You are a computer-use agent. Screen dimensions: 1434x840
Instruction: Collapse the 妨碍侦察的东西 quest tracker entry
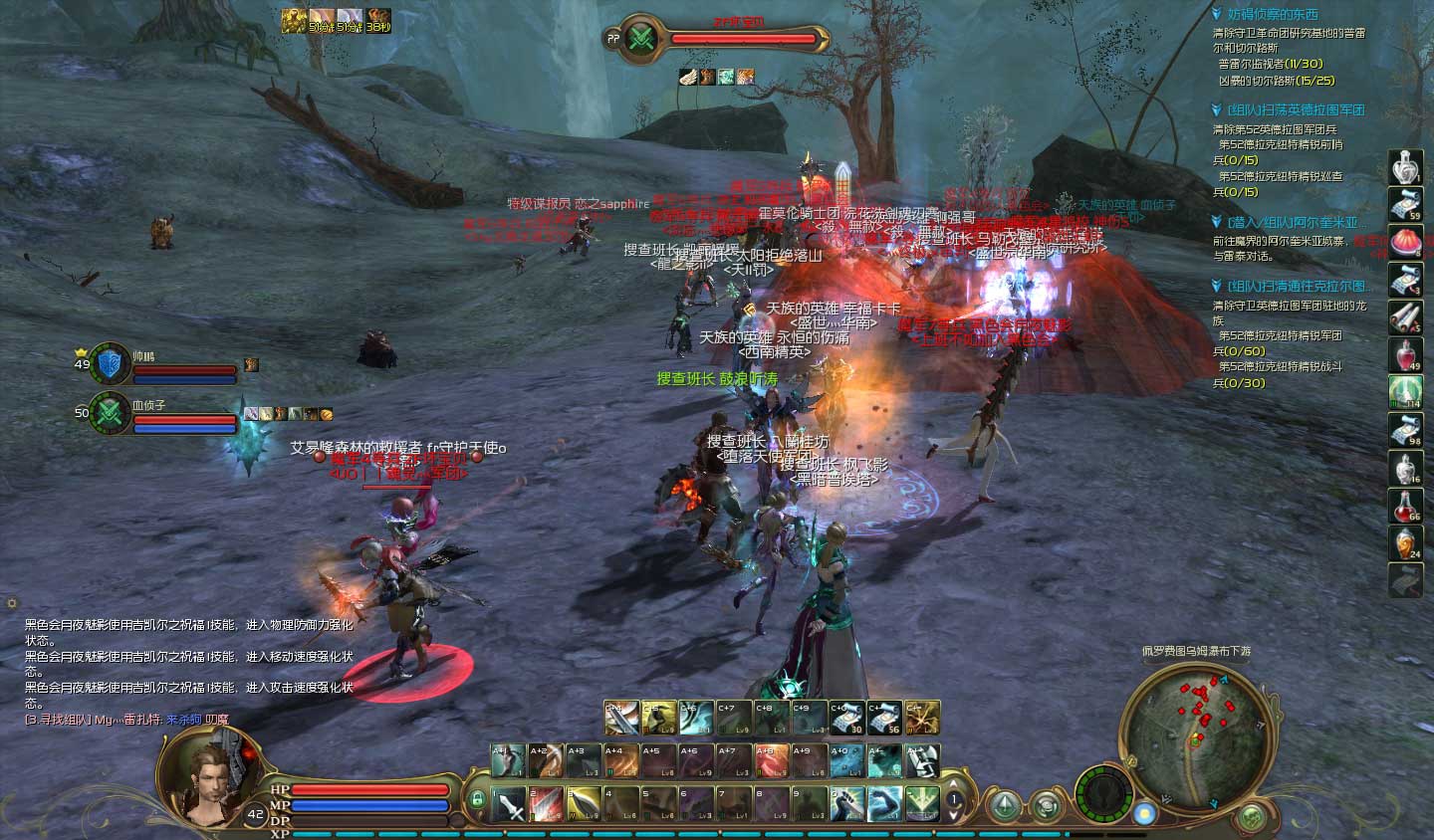point(1217,14)
